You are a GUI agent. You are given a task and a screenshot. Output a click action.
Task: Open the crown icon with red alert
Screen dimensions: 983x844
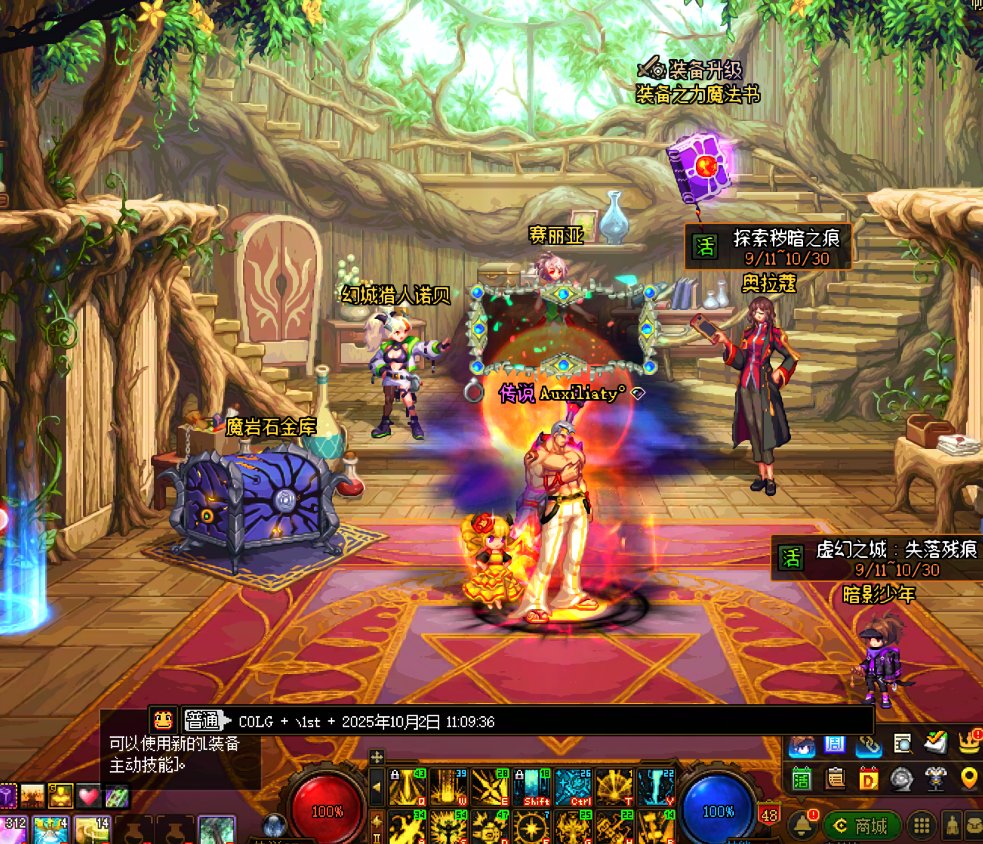(x=968, y=743)
